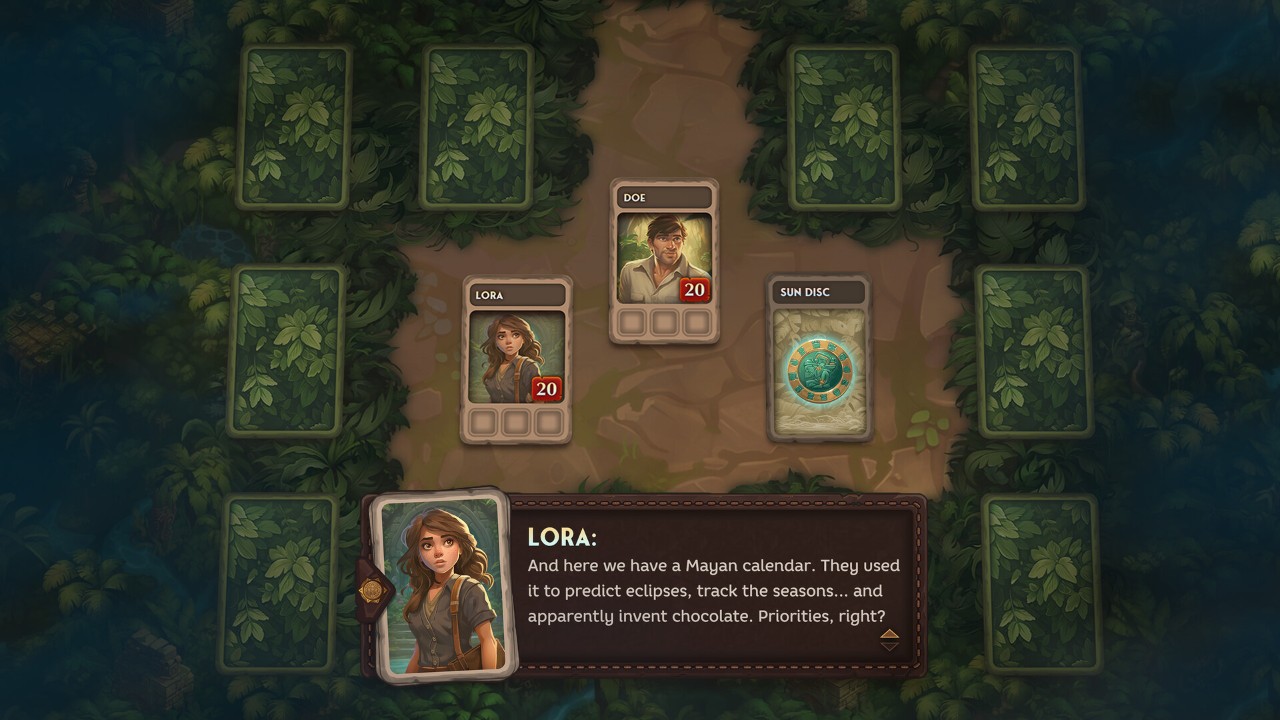Advance dialogue with the arrow indicator
Image resolution: width=1280 pixels, height=720 pixels.
pyautogui.click(x=889, y=640)
